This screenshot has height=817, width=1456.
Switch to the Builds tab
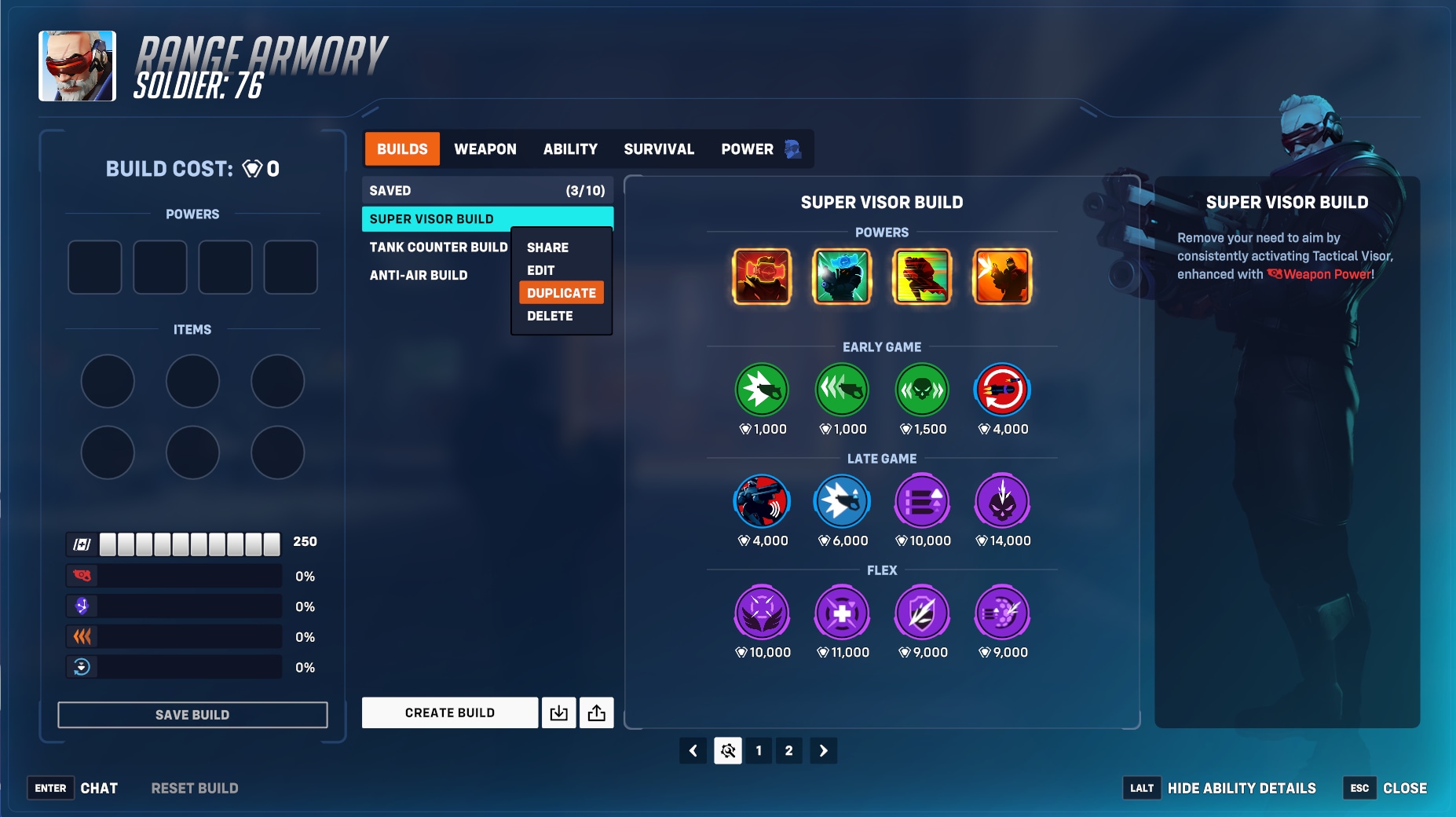[402, 149]
